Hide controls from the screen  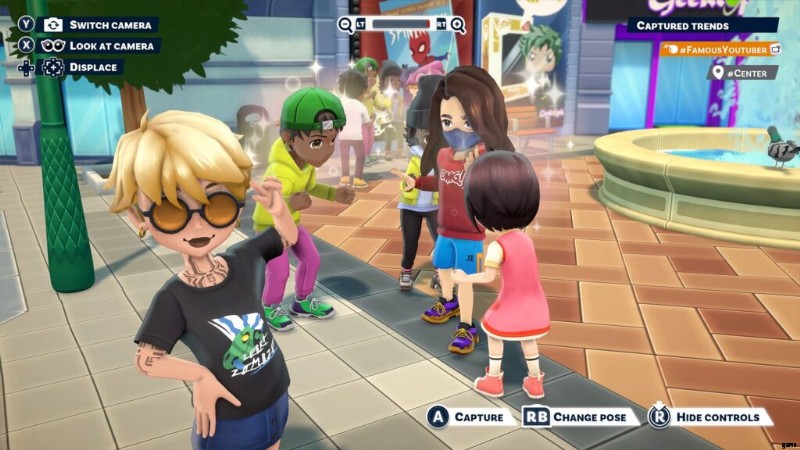point(709,416)
